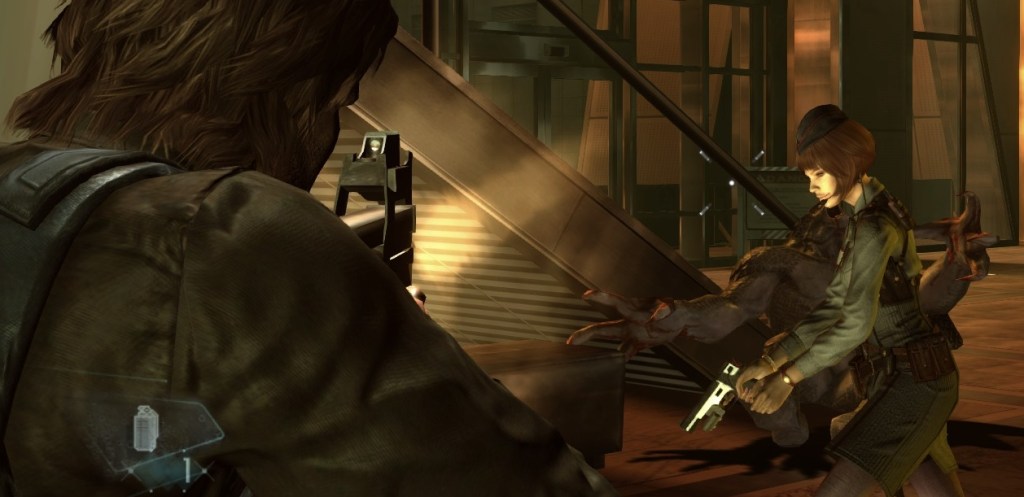The image size is (1024, 497).
Task: Select the grenade sub-weapon icon
Action: coord(146,427)
